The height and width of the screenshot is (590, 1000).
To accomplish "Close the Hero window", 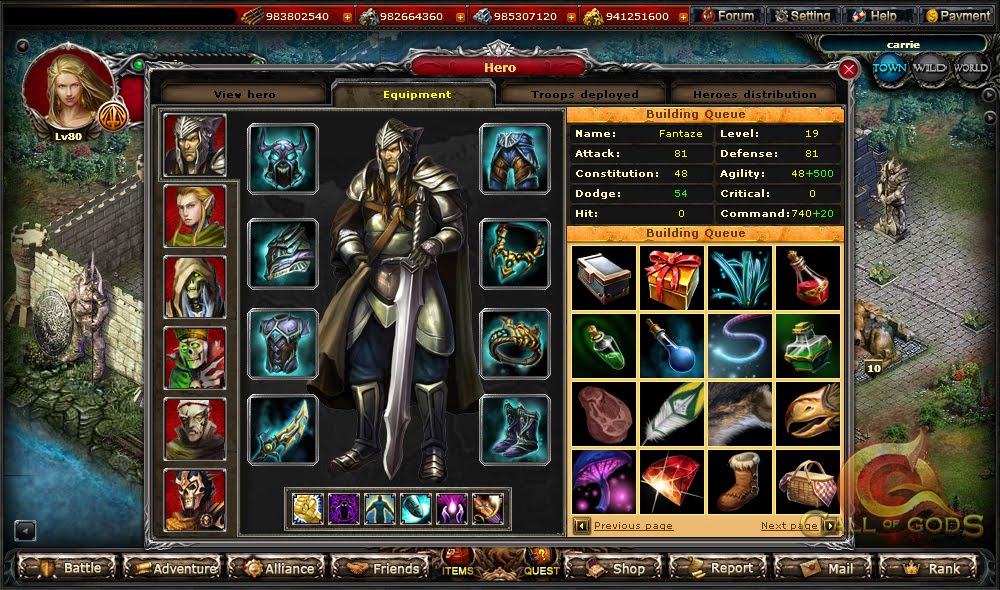I will [x=848, y=69].
